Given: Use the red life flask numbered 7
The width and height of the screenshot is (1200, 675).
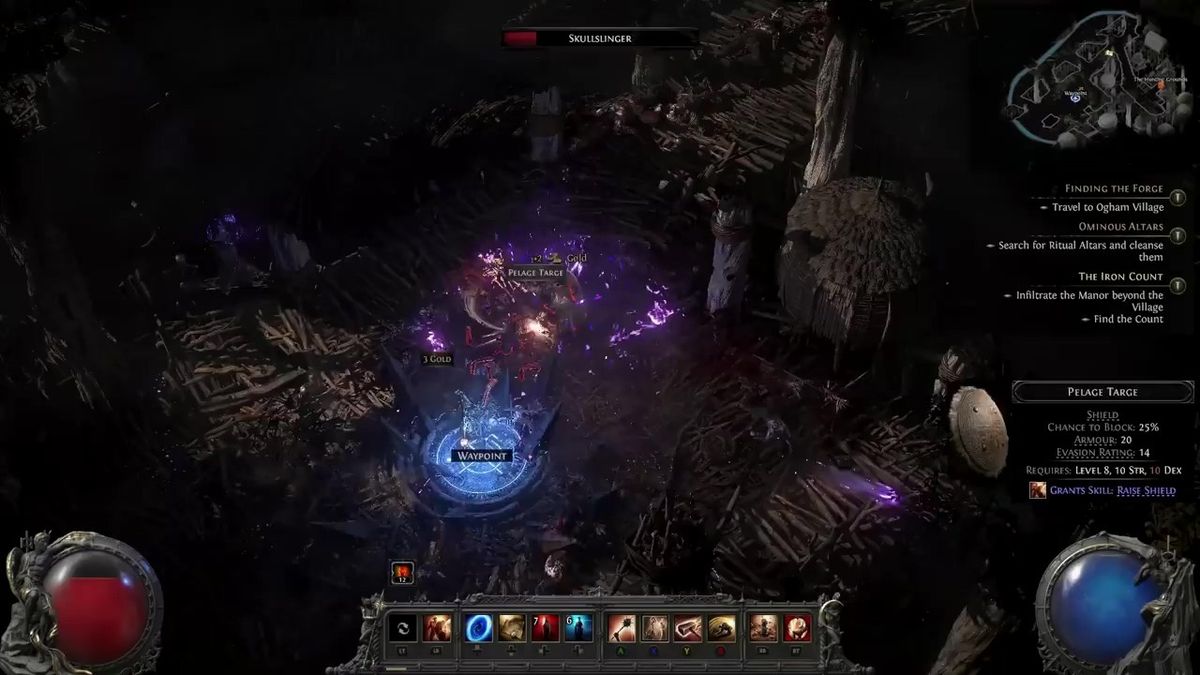Looking at the screenshot, I should (x=545, y=628).
